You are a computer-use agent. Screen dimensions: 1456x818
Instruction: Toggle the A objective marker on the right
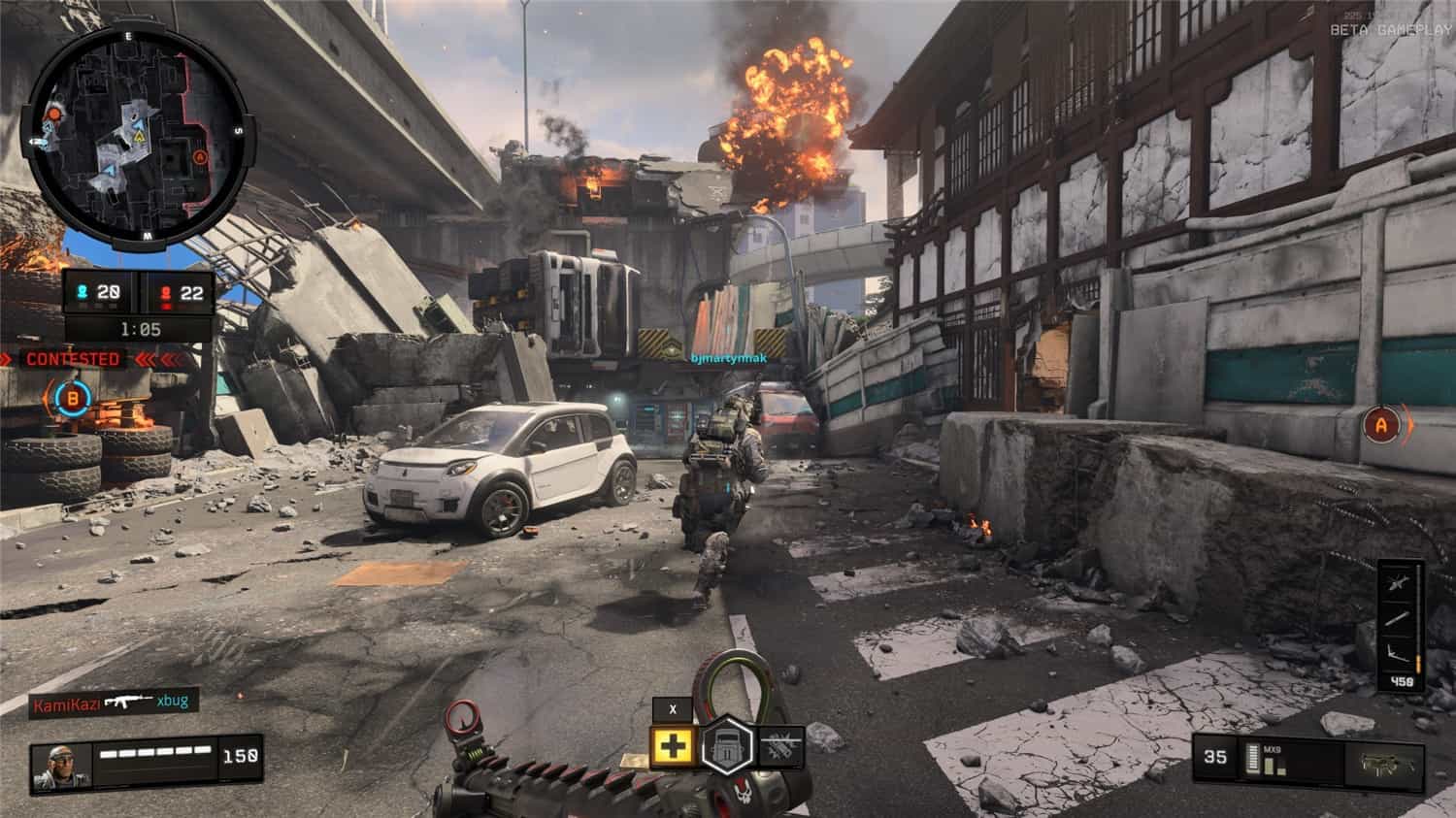click(x=1380, y=425)
